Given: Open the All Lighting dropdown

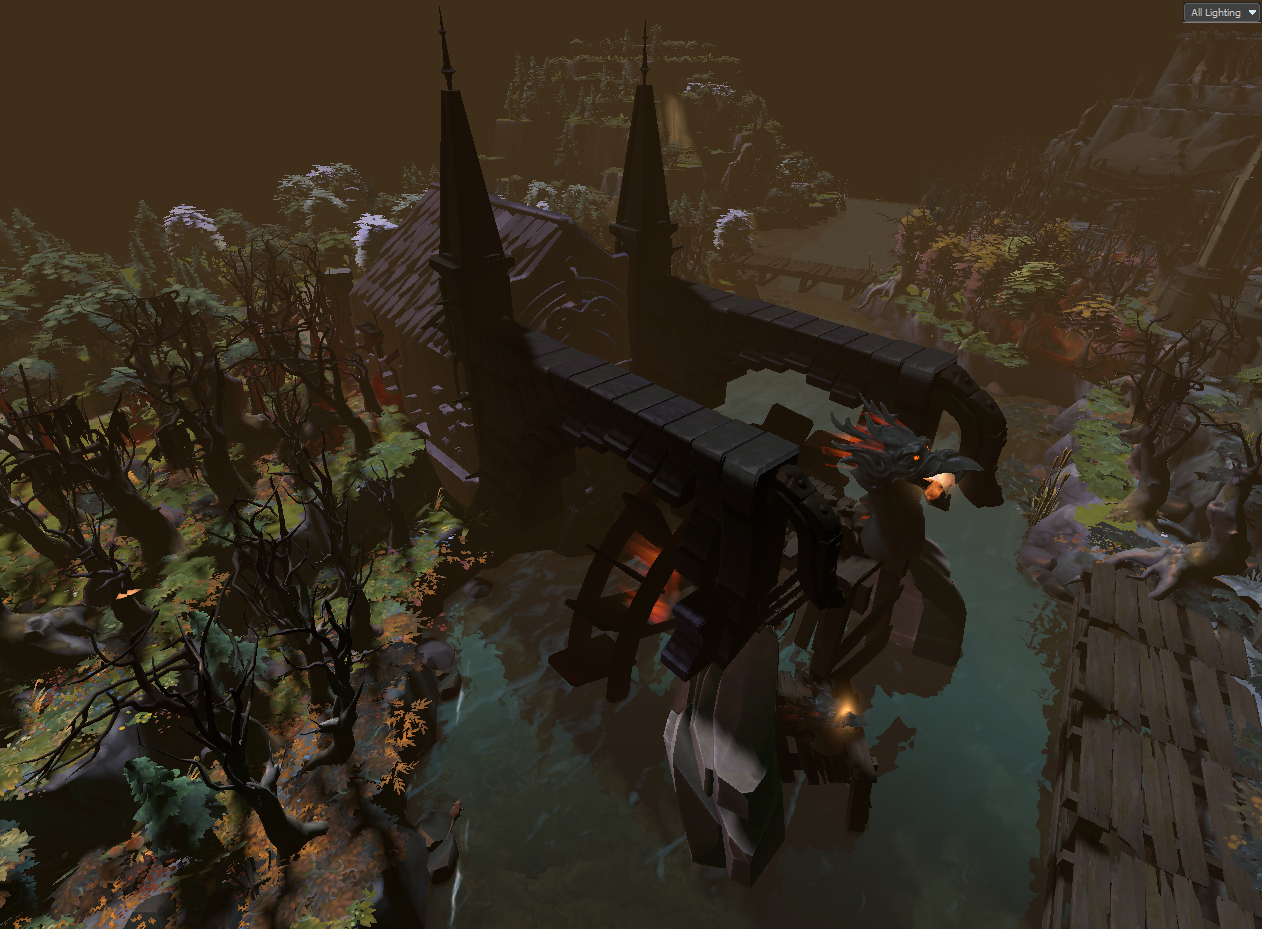Looking at the screenshot, I should tap(1221, 13).
